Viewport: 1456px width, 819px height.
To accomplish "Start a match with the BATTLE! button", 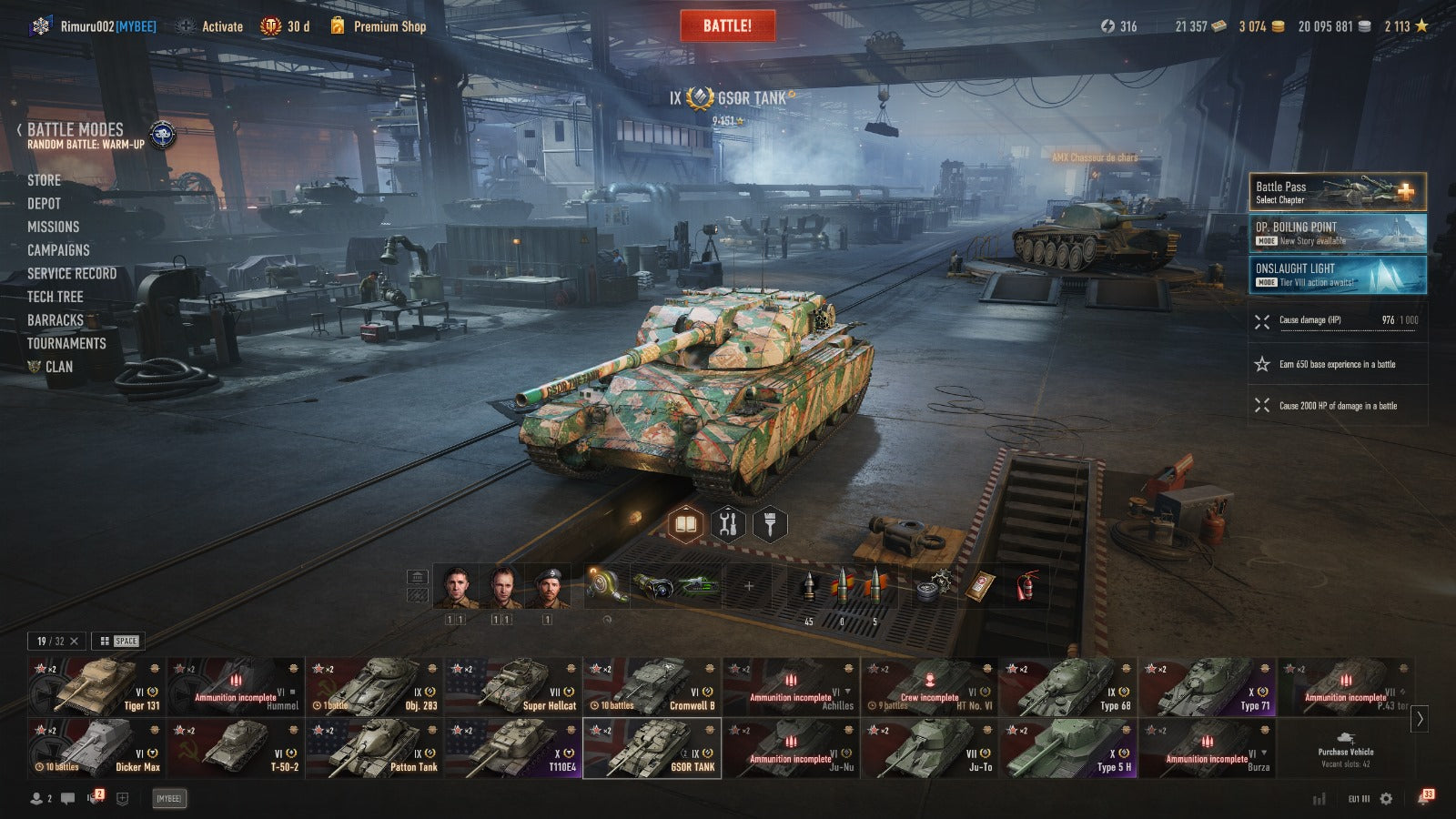I will pos(727,25).
